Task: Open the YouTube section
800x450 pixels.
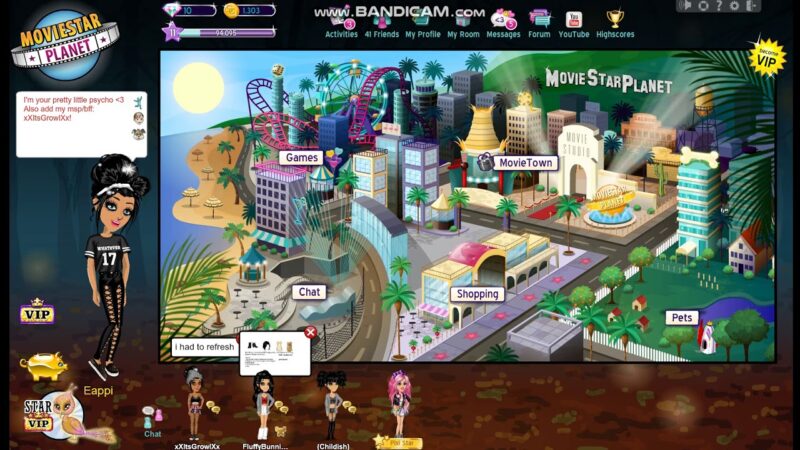Action: [573, 24]
